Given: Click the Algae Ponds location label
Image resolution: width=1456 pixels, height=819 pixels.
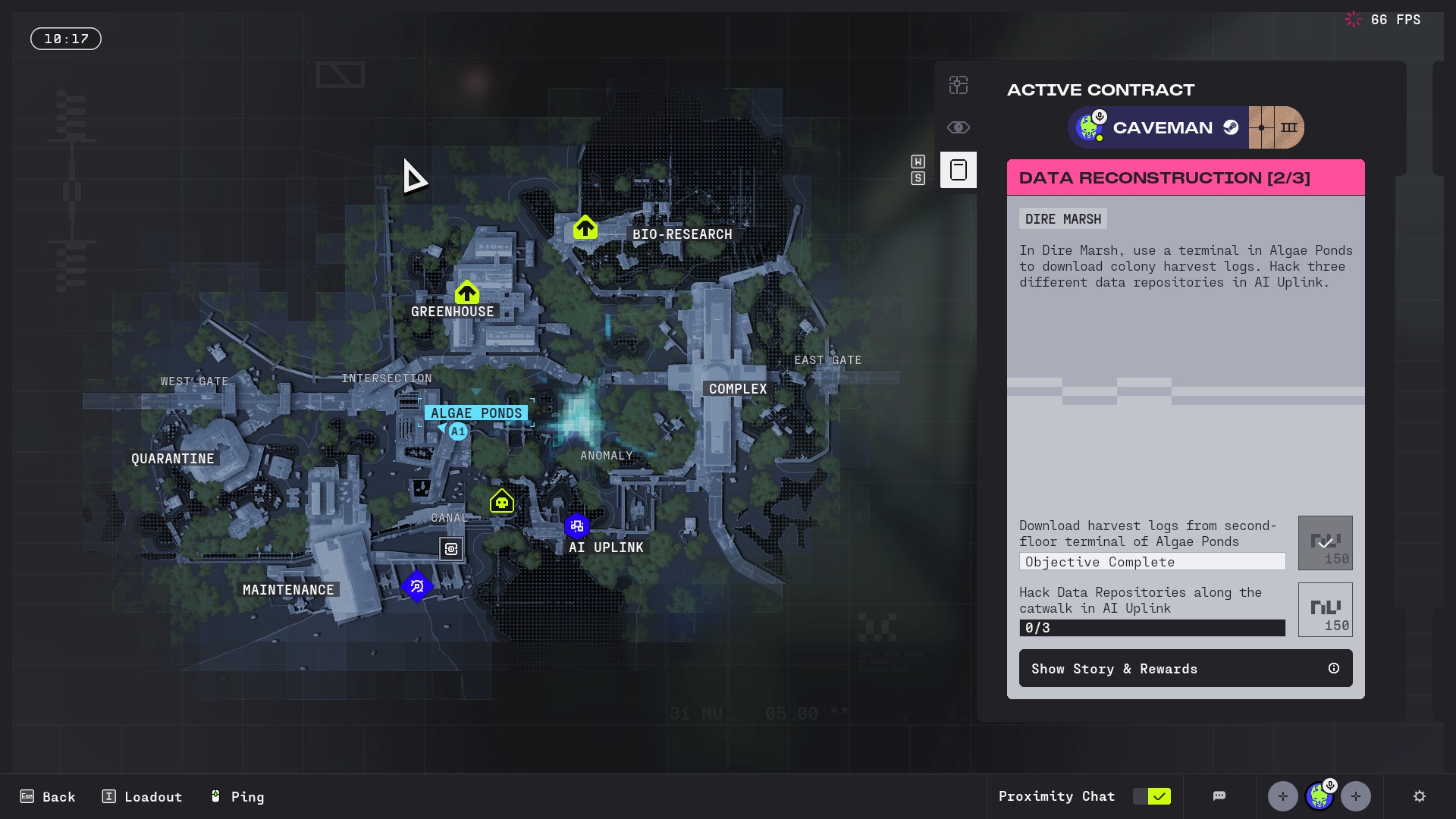Looking at the screenshot, I should [x=476, y=413].
